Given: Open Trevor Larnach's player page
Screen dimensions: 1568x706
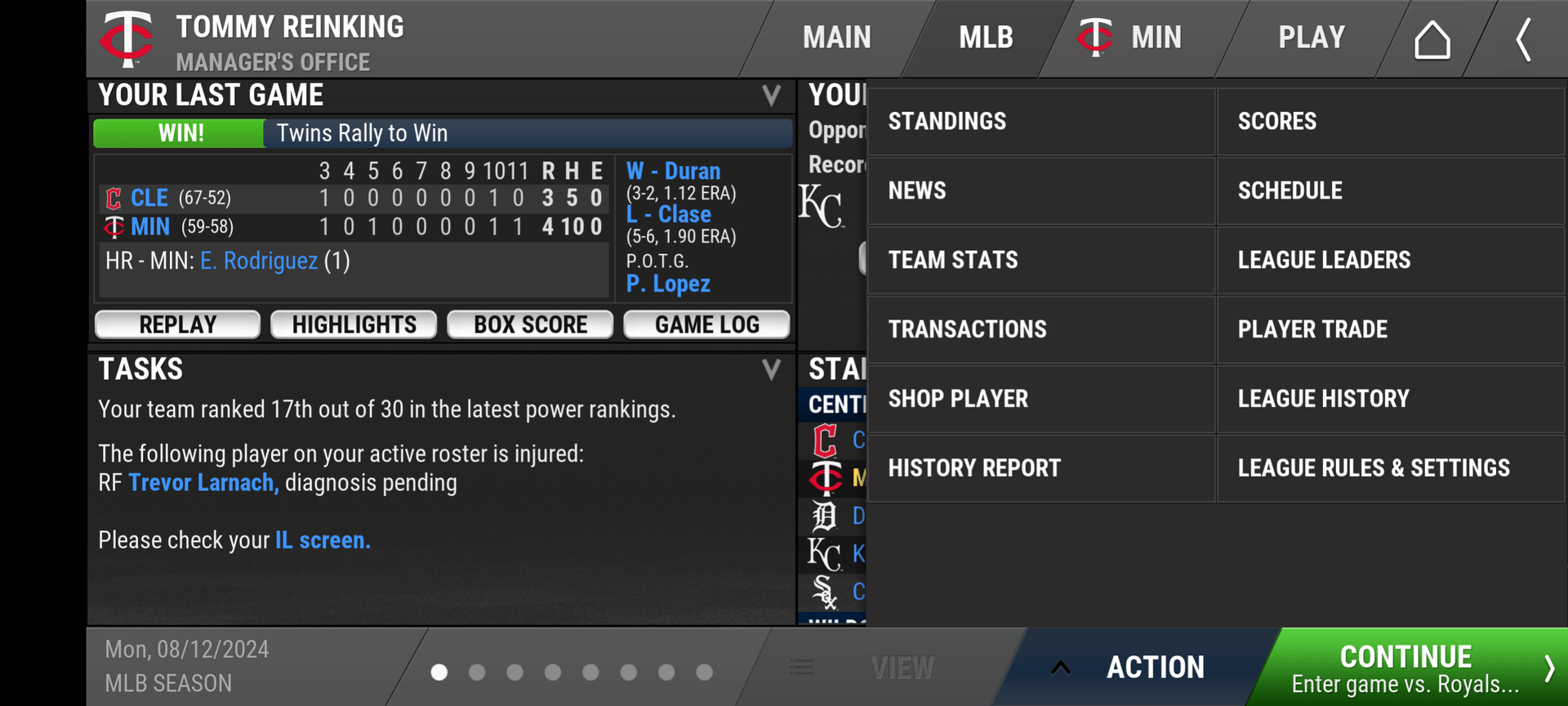Looking at the screenshot, I should 203,483.
